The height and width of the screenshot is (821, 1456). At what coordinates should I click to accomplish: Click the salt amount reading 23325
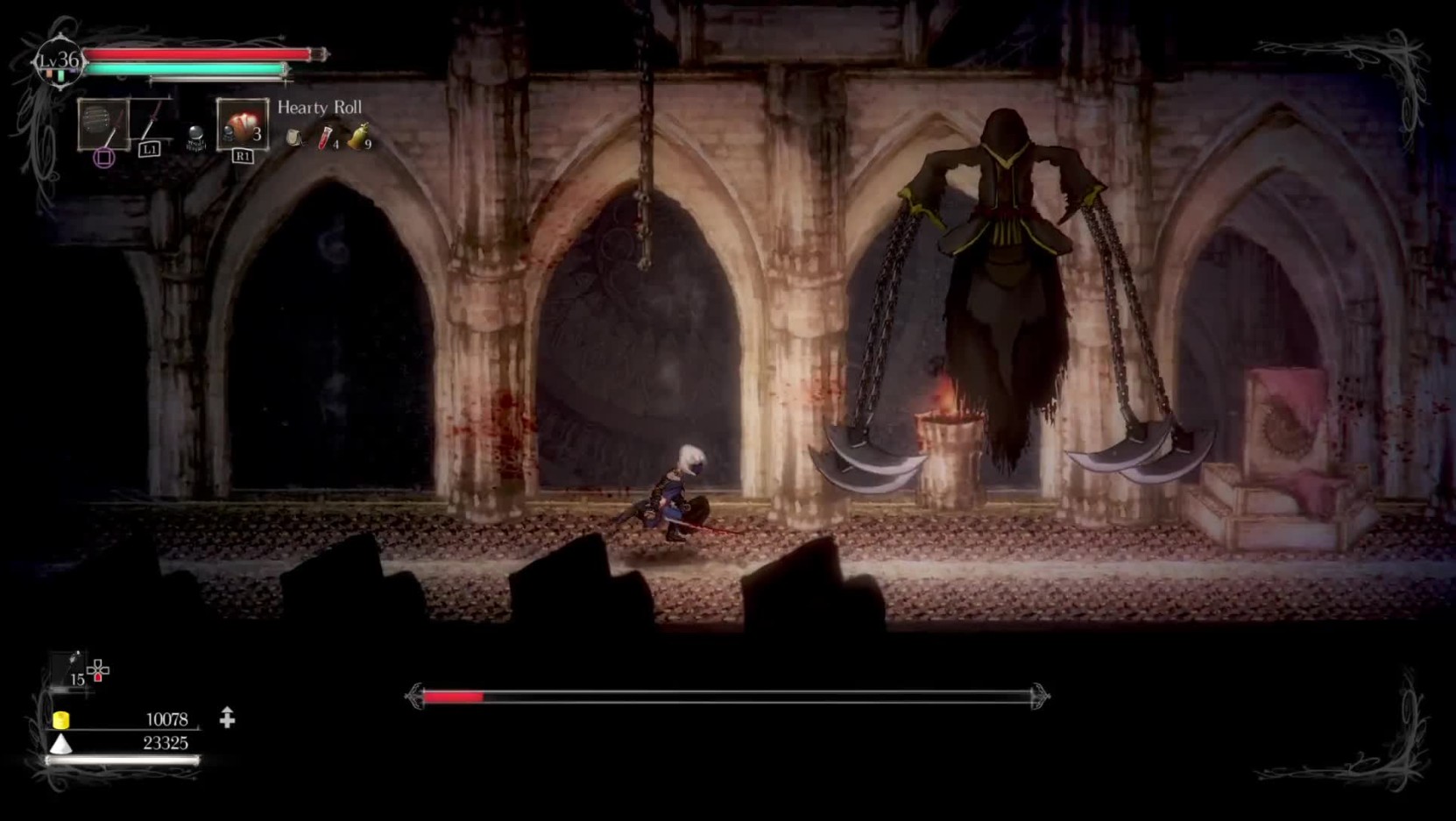166,742
